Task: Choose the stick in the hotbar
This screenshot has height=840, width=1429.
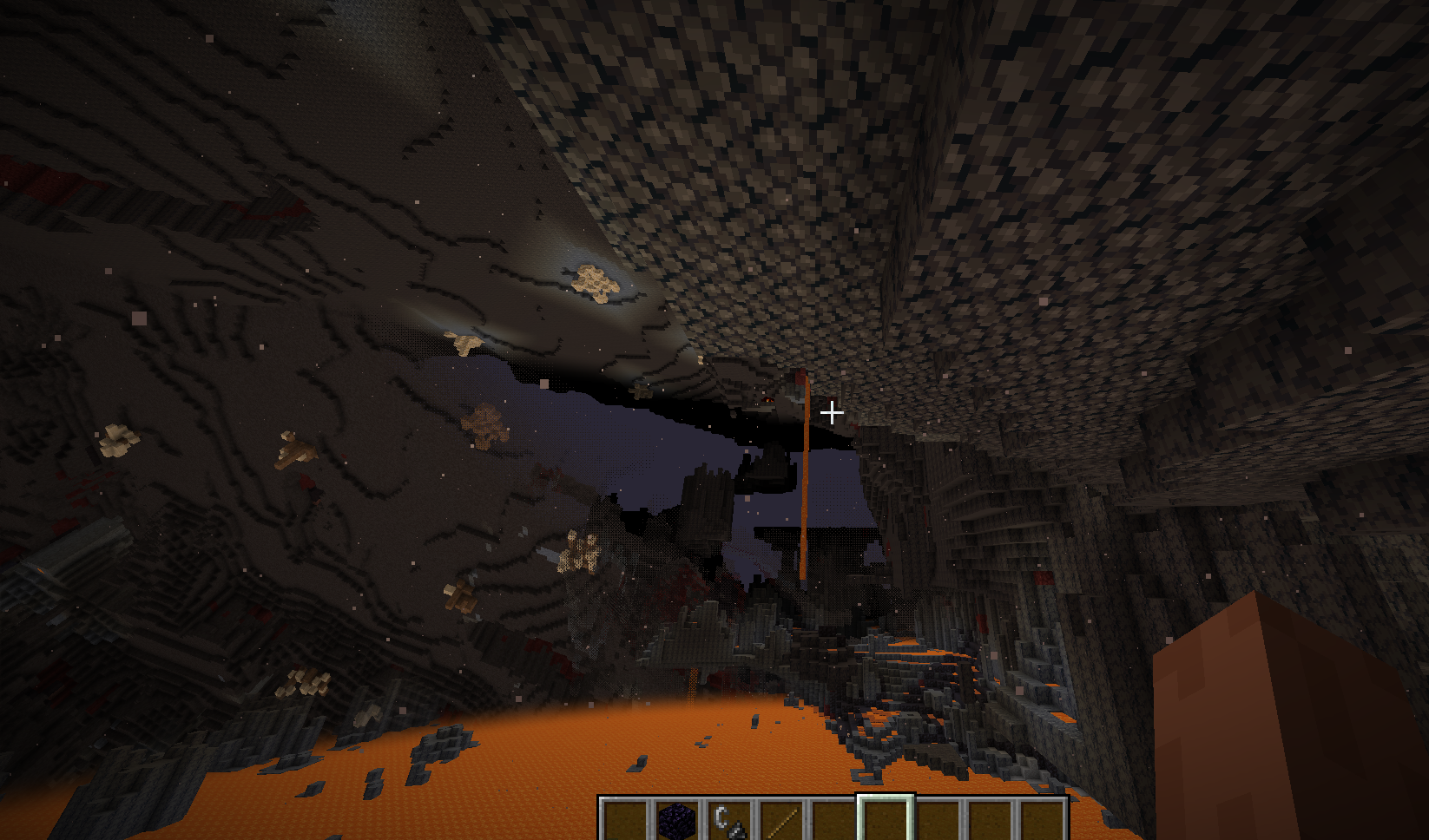Action: click(x=780, y=821)
